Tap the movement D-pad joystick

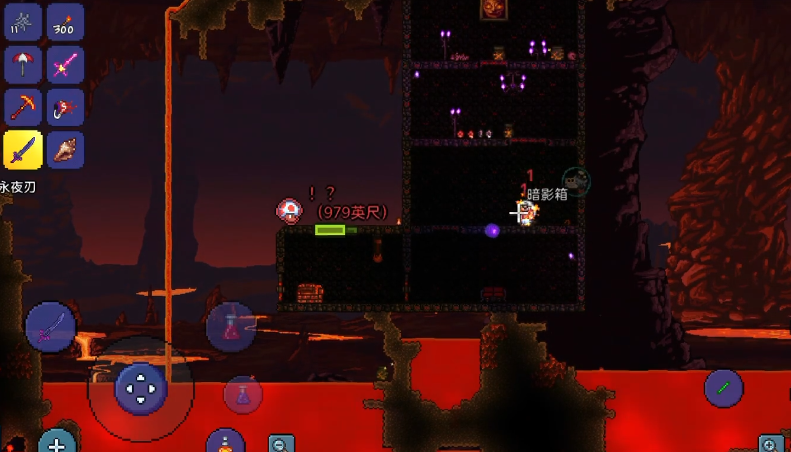(141, 388)
